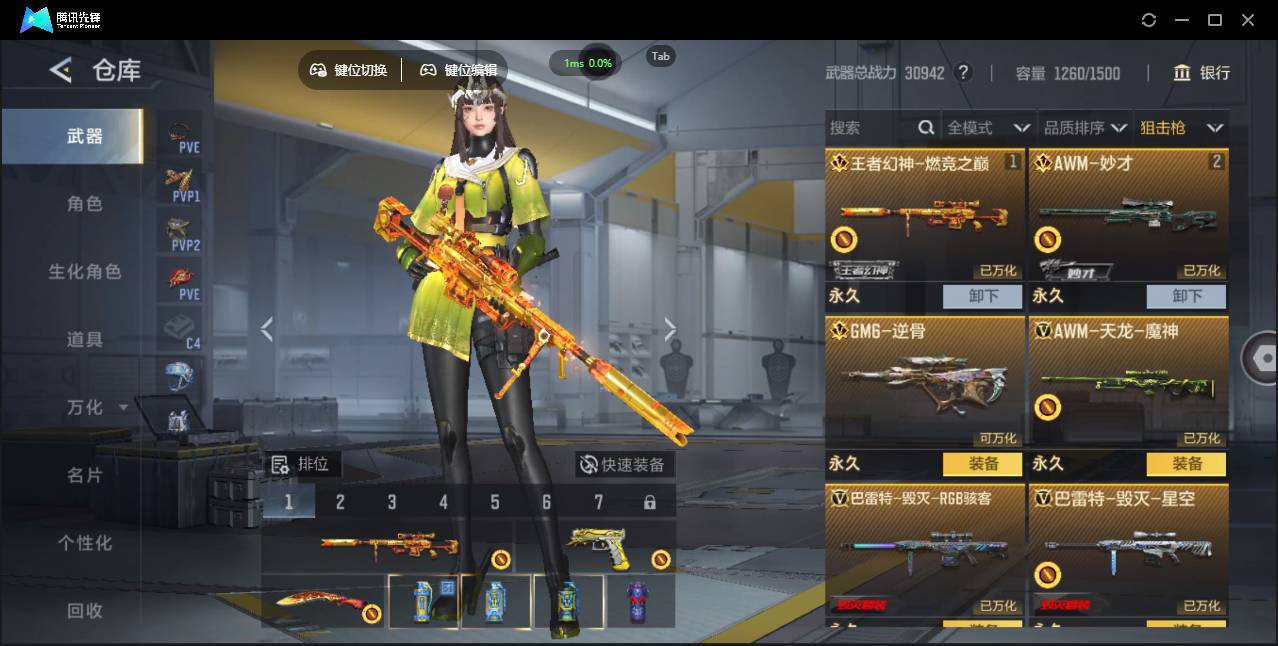Click the 搜索 weapon search field
This screenshot has width=1278, height=646.
(x=870, y=128)
